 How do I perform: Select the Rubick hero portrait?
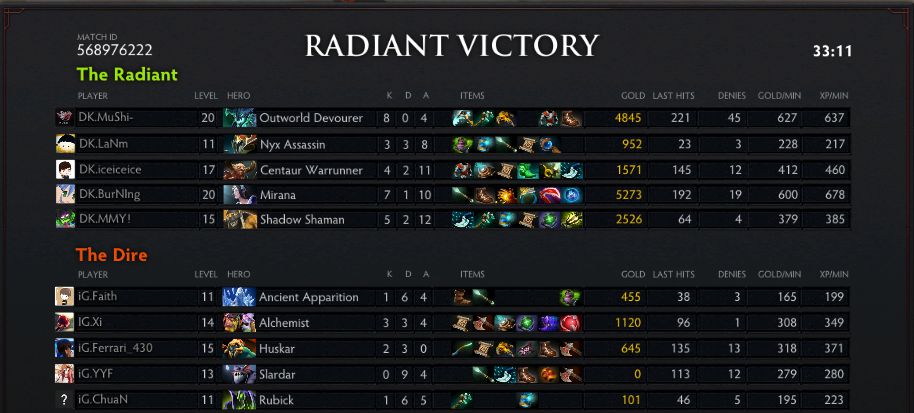(239, 400)
